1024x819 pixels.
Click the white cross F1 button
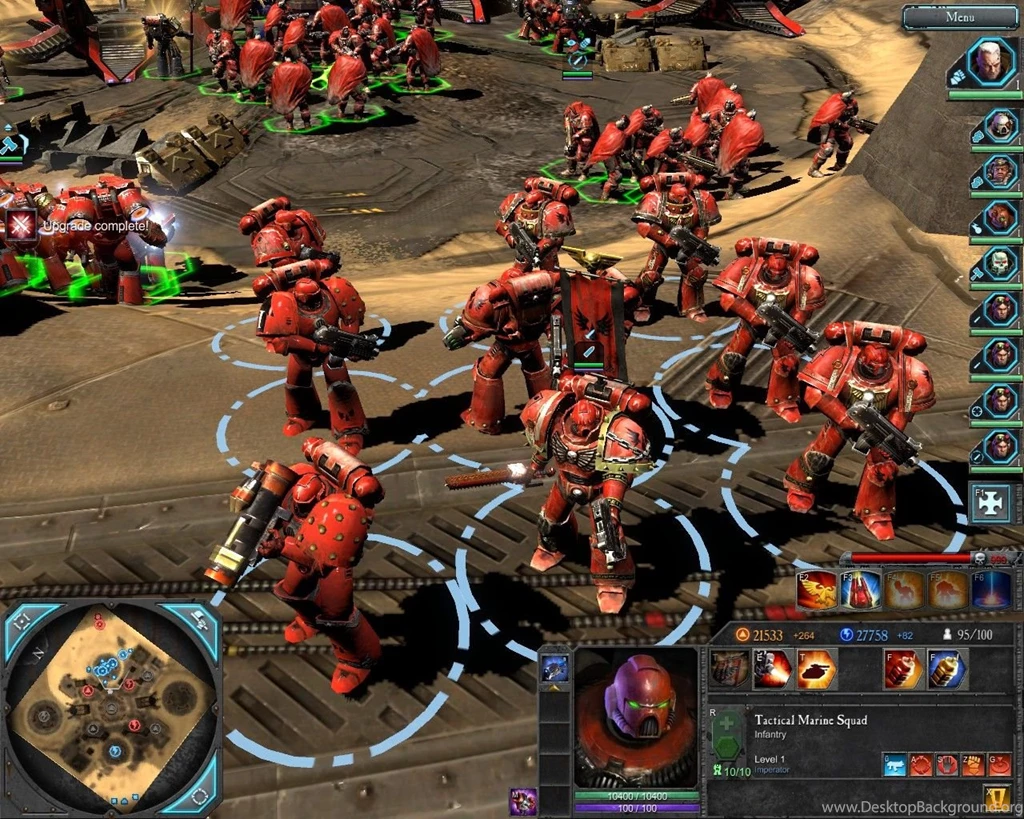pyautogui.click(x=990, y=505)
